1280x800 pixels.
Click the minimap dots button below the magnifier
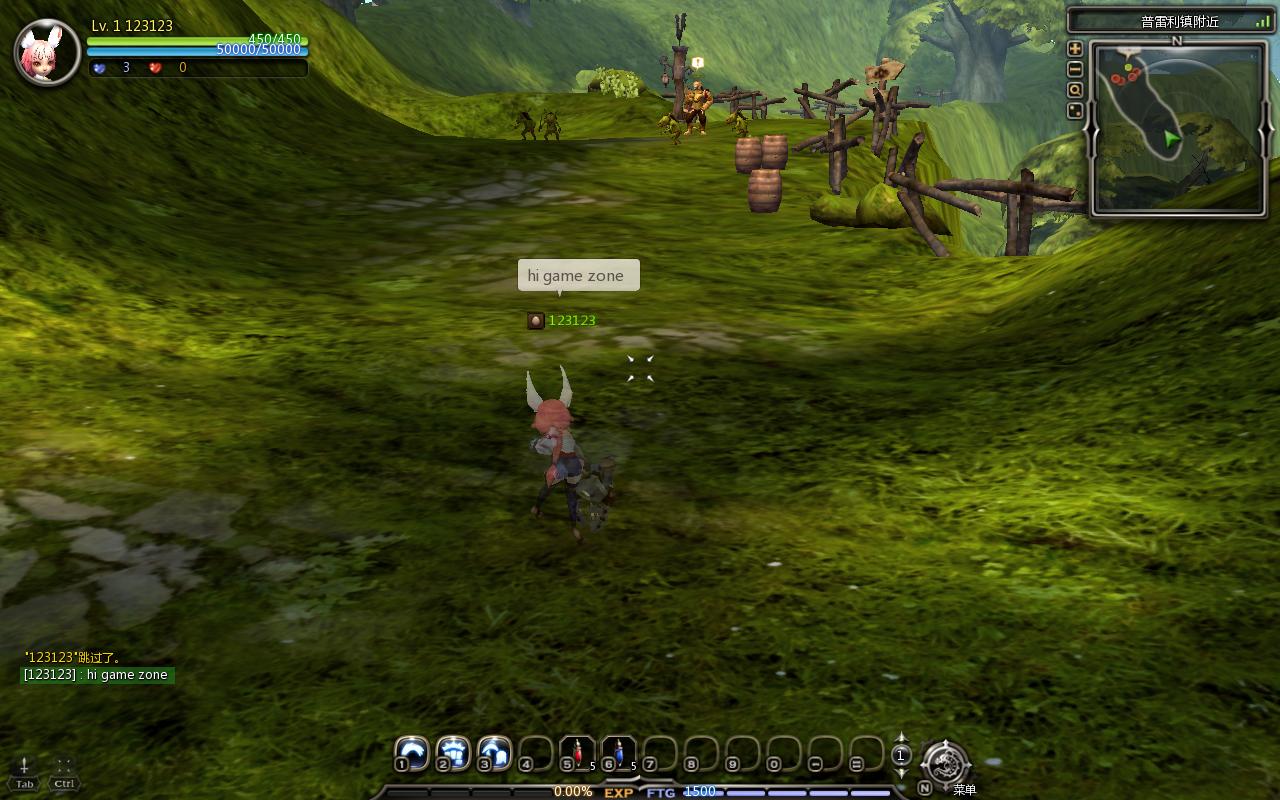pyautogui.click(x=1075, y=111)
